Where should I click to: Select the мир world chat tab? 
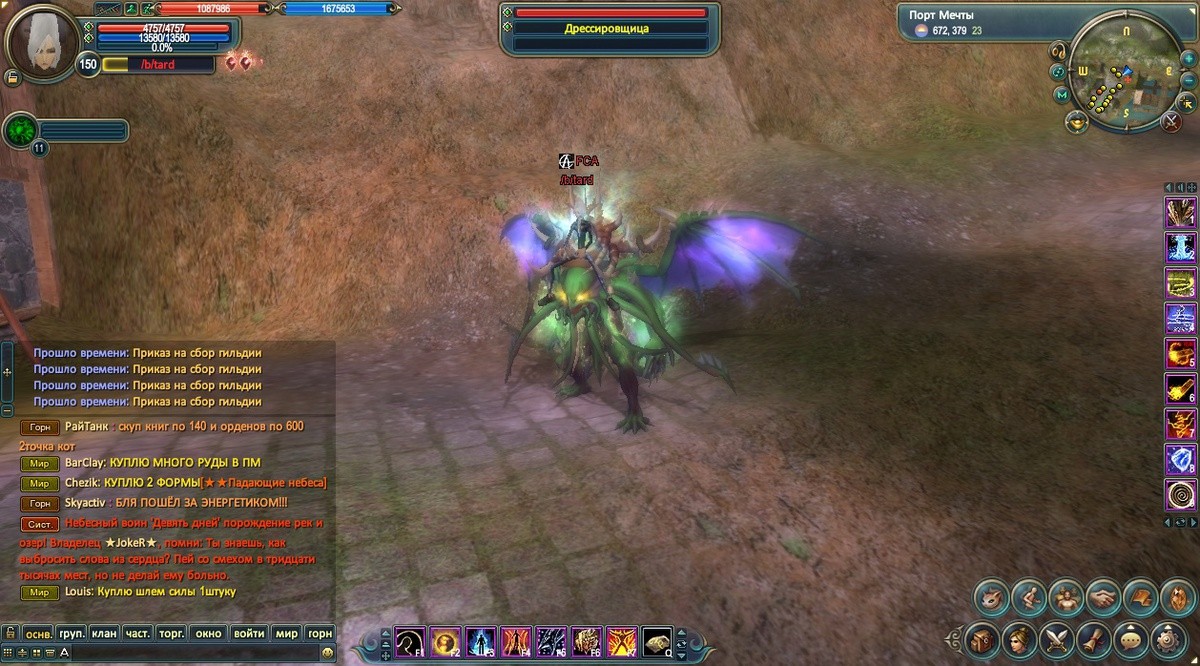(287, 633)
